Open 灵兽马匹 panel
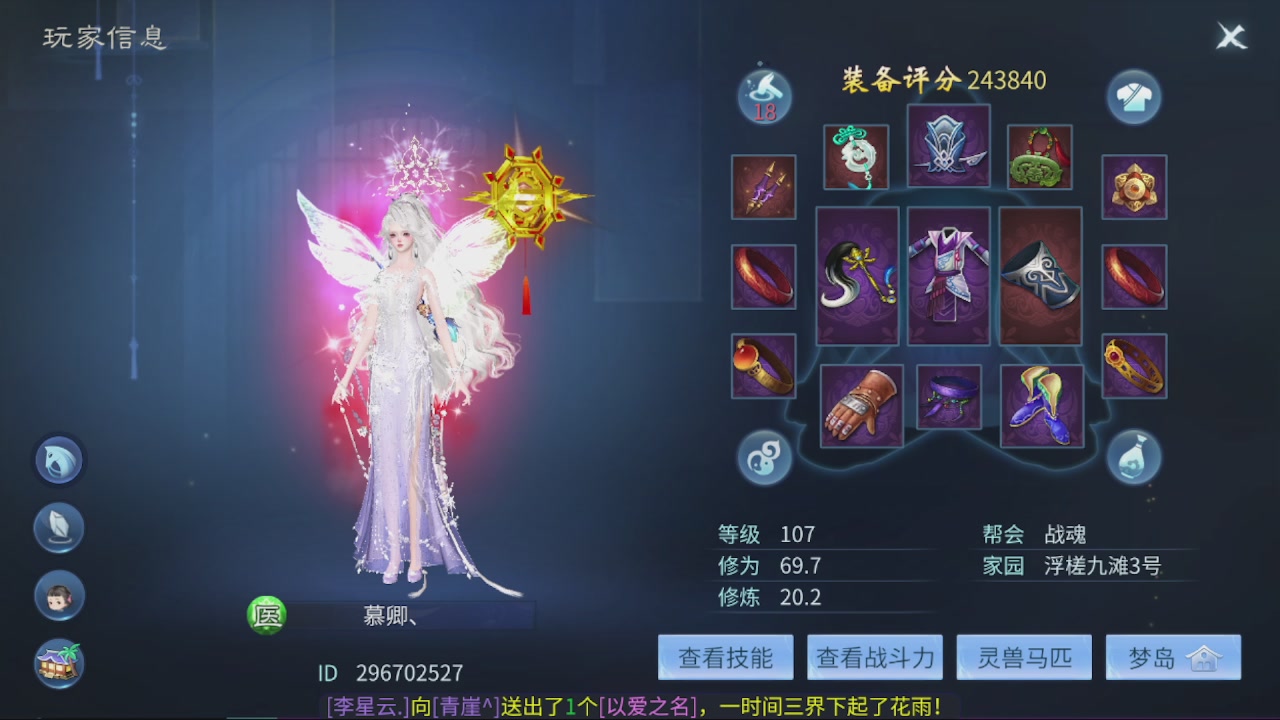 1023,657
